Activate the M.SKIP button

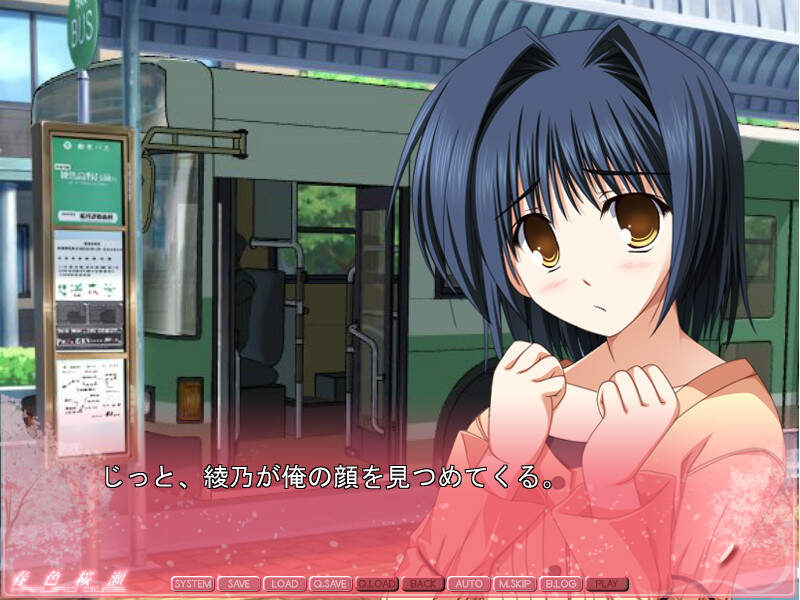pos(515,583)
